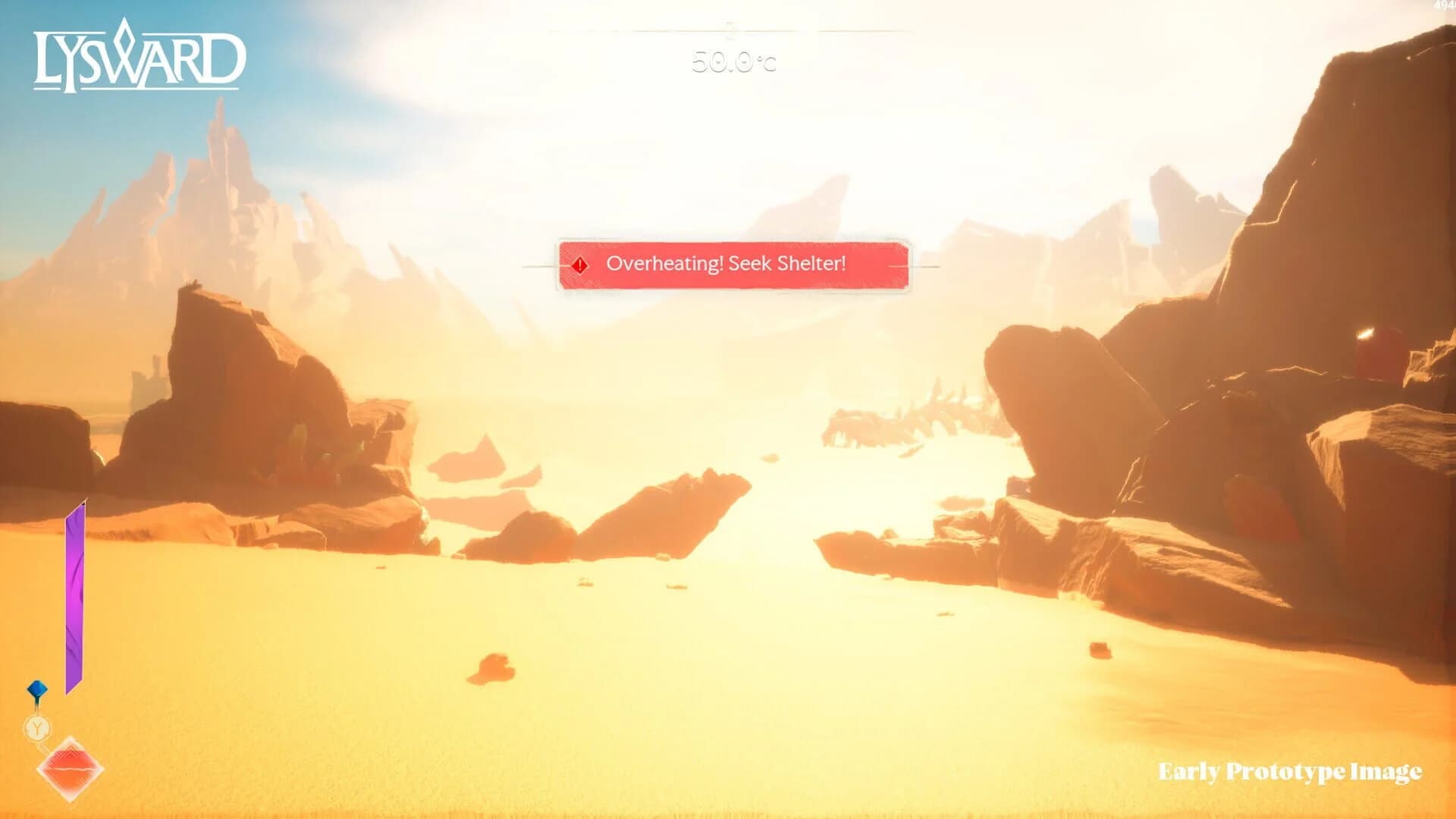Screen dimensions: 1456x819
Task: Select the red warning triangle in the alert banner
Action: point(579,265)
